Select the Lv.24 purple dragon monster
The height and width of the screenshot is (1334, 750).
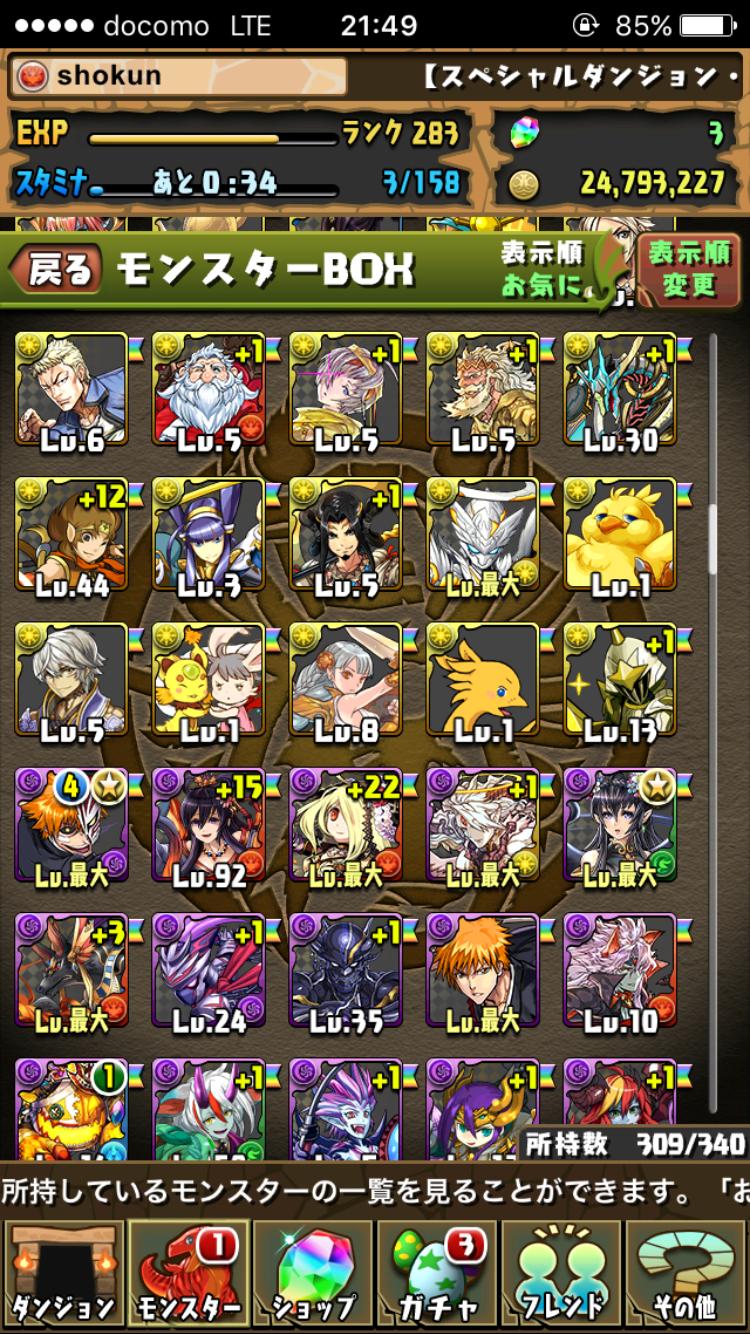click(x=209, y=971)
